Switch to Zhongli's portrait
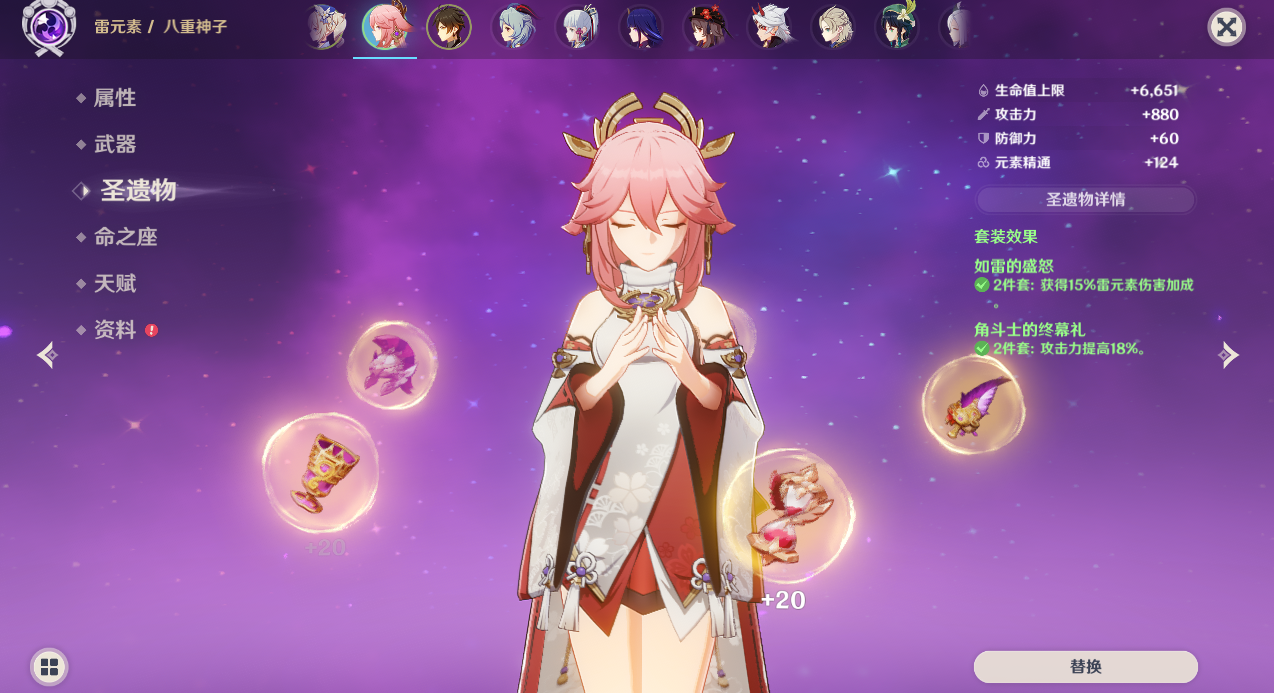 point(449,27)
